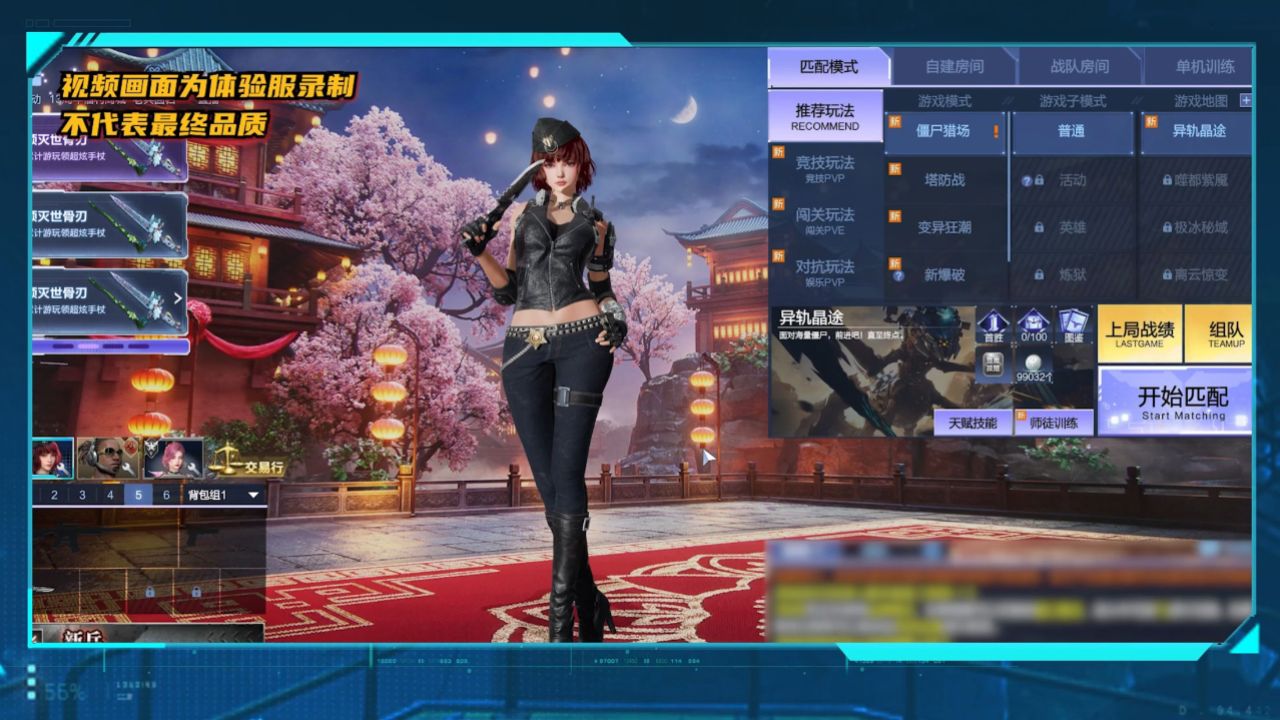Click a lock icon in the backpack slots
The width and height of the screenshot is (1280, 720).
(150, 591)
